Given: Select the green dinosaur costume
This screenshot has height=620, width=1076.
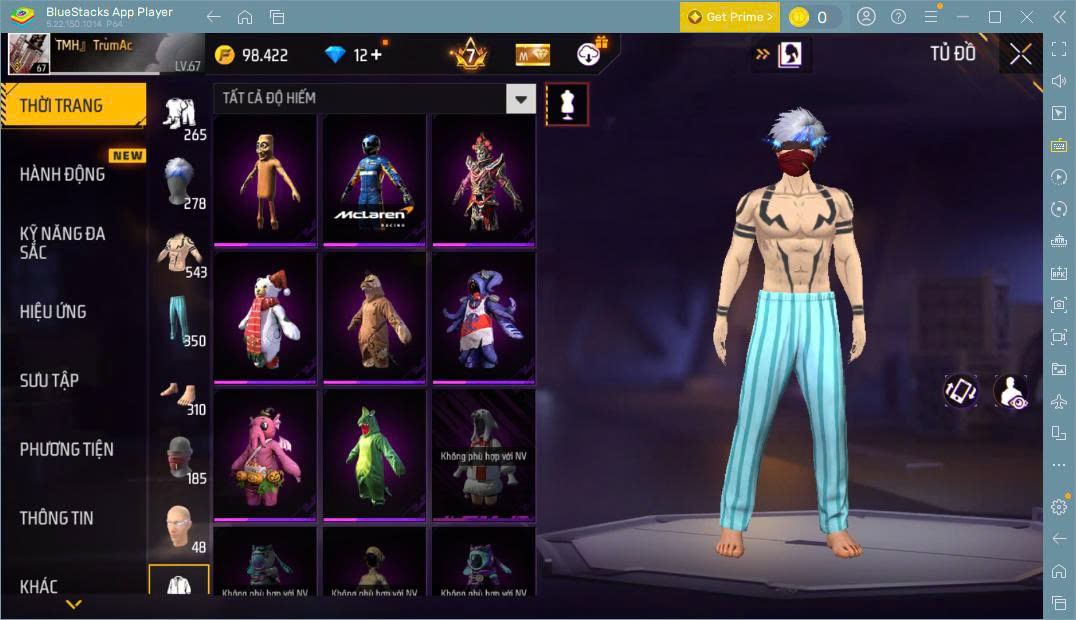Looking at the screenshot, I should click(374, 454).
